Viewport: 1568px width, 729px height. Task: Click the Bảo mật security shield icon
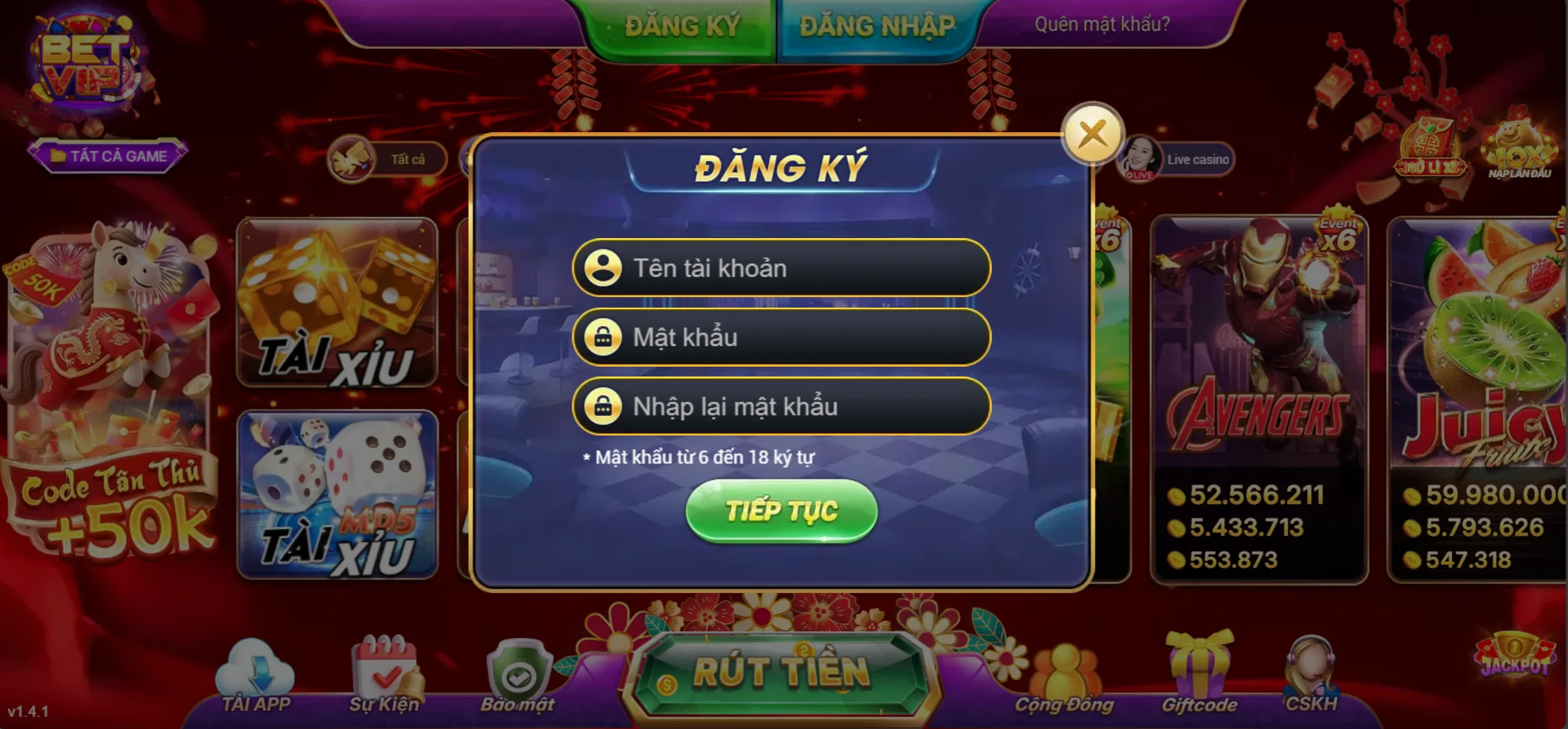[520, 667]
